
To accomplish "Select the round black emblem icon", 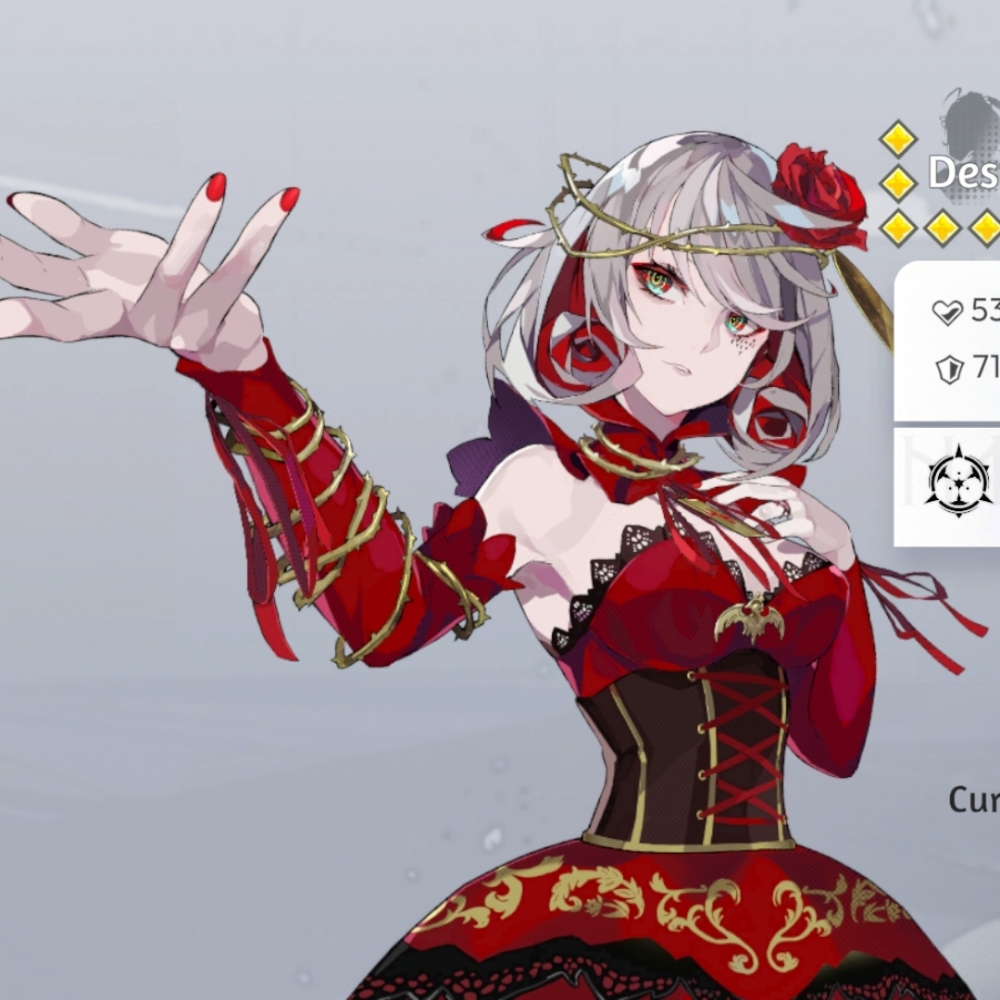I will pos(958,482).
